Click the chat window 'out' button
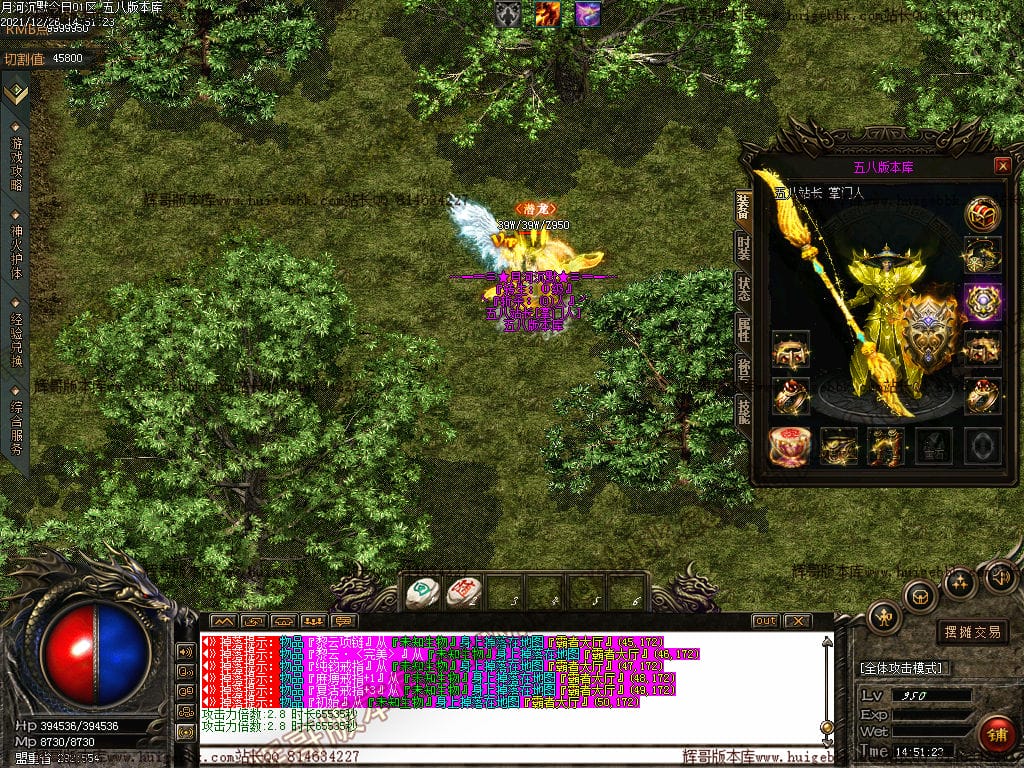The width and height of the screenshot is (1024, 768). tap(765, 621)
